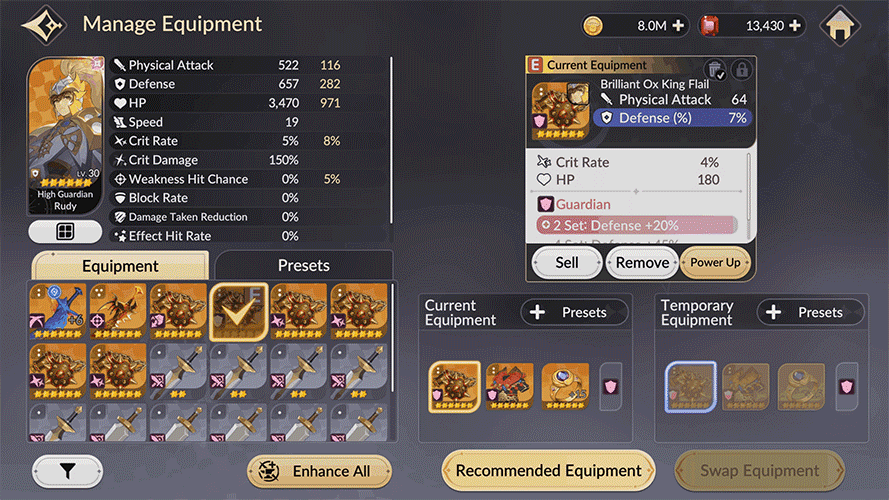This screenshot has height=500, width=889.
Task: Click Enhance All
Action: point(319,471)
